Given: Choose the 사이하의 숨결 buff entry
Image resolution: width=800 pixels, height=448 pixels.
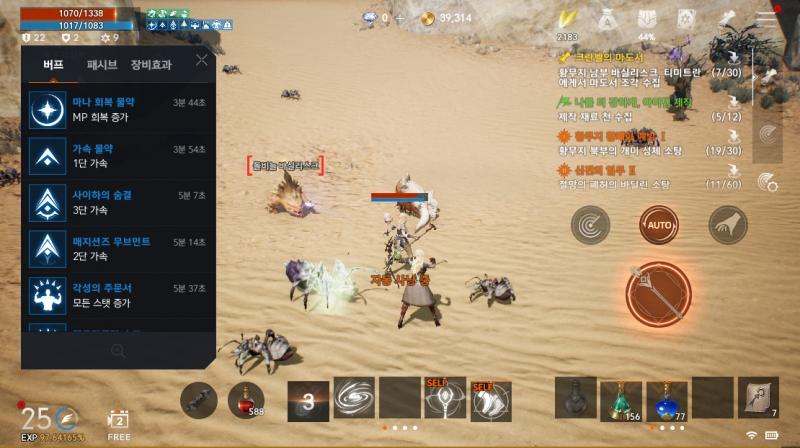Looking at the screenshot, I should coord(118,201).
